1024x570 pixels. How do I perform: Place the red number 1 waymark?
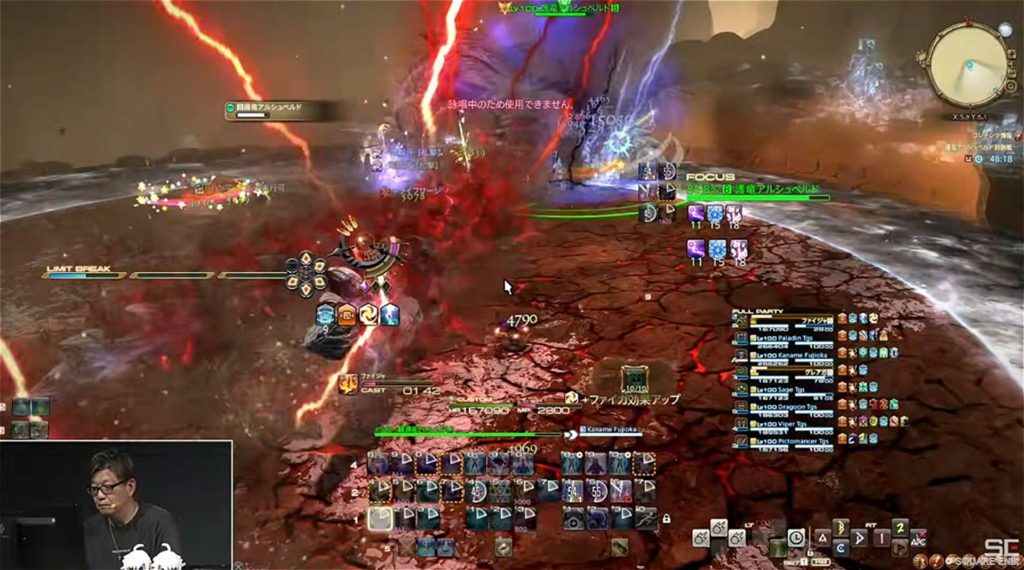(882, 538)
